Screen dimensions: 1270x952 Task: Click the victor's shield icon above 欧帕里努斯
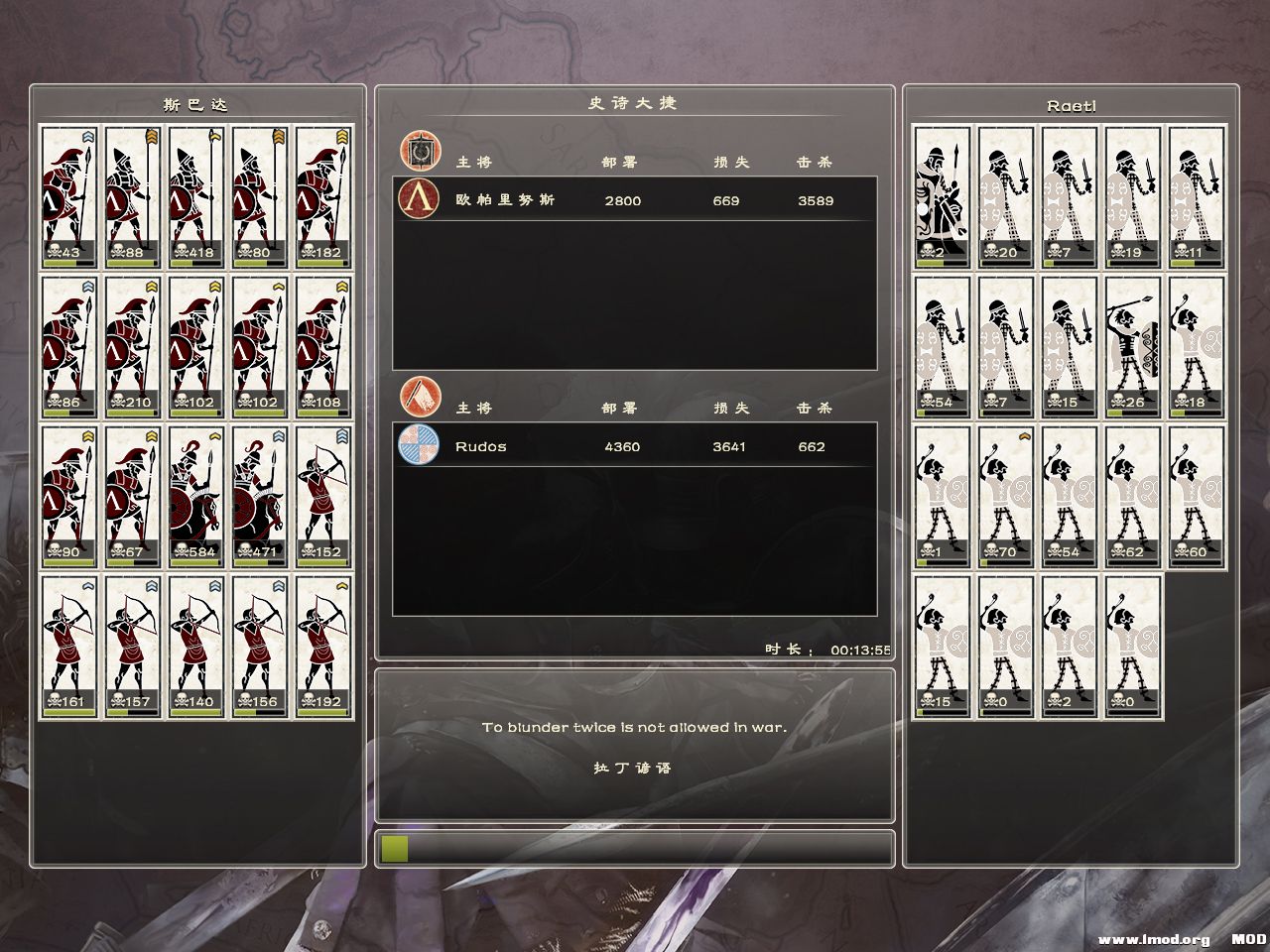click(x=419, y=151)
